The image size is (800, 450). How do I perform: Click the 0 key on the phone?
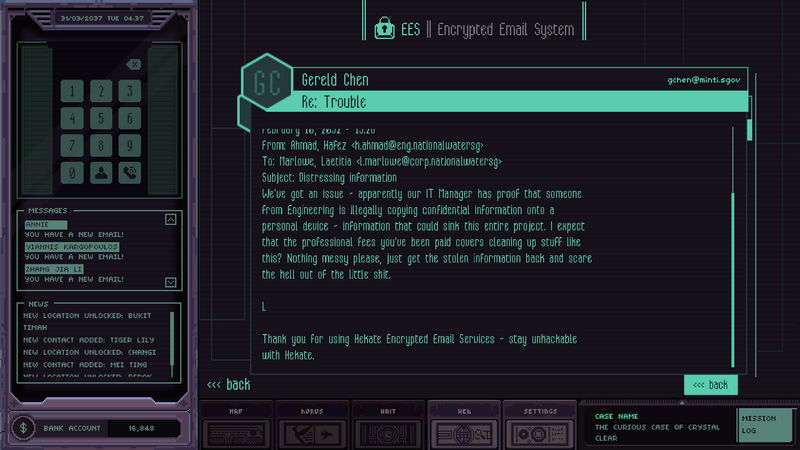tap(72, 172)
